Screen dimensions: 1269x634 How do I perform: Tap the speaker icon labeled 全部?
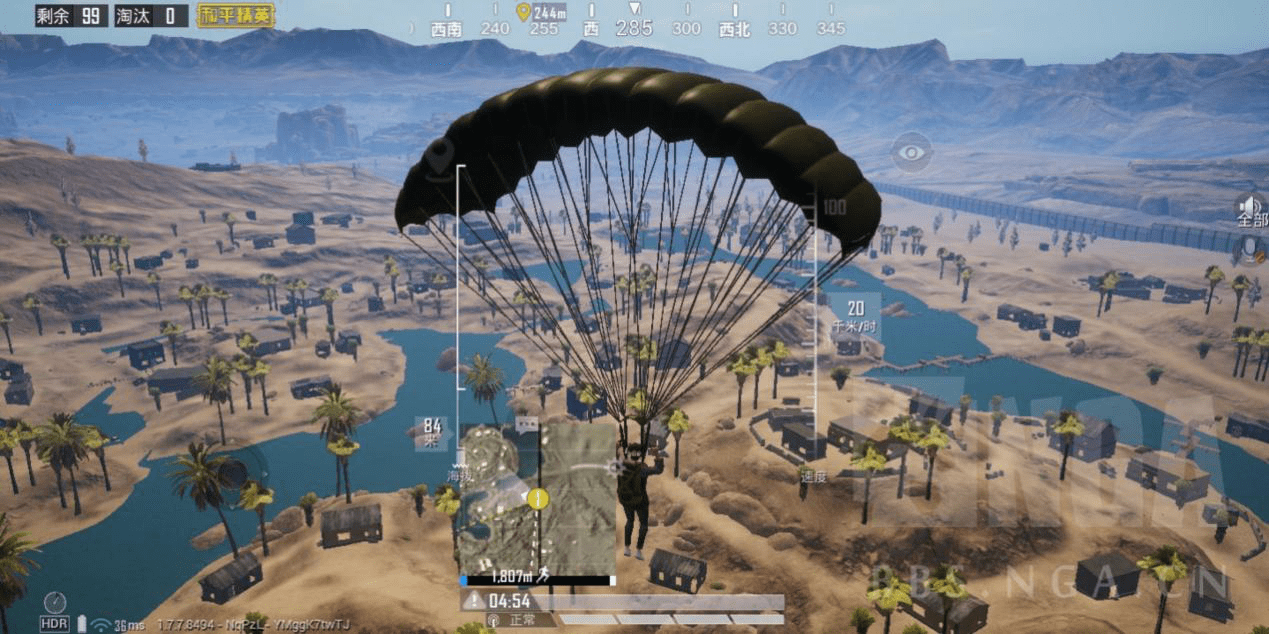click(1251, 208)
